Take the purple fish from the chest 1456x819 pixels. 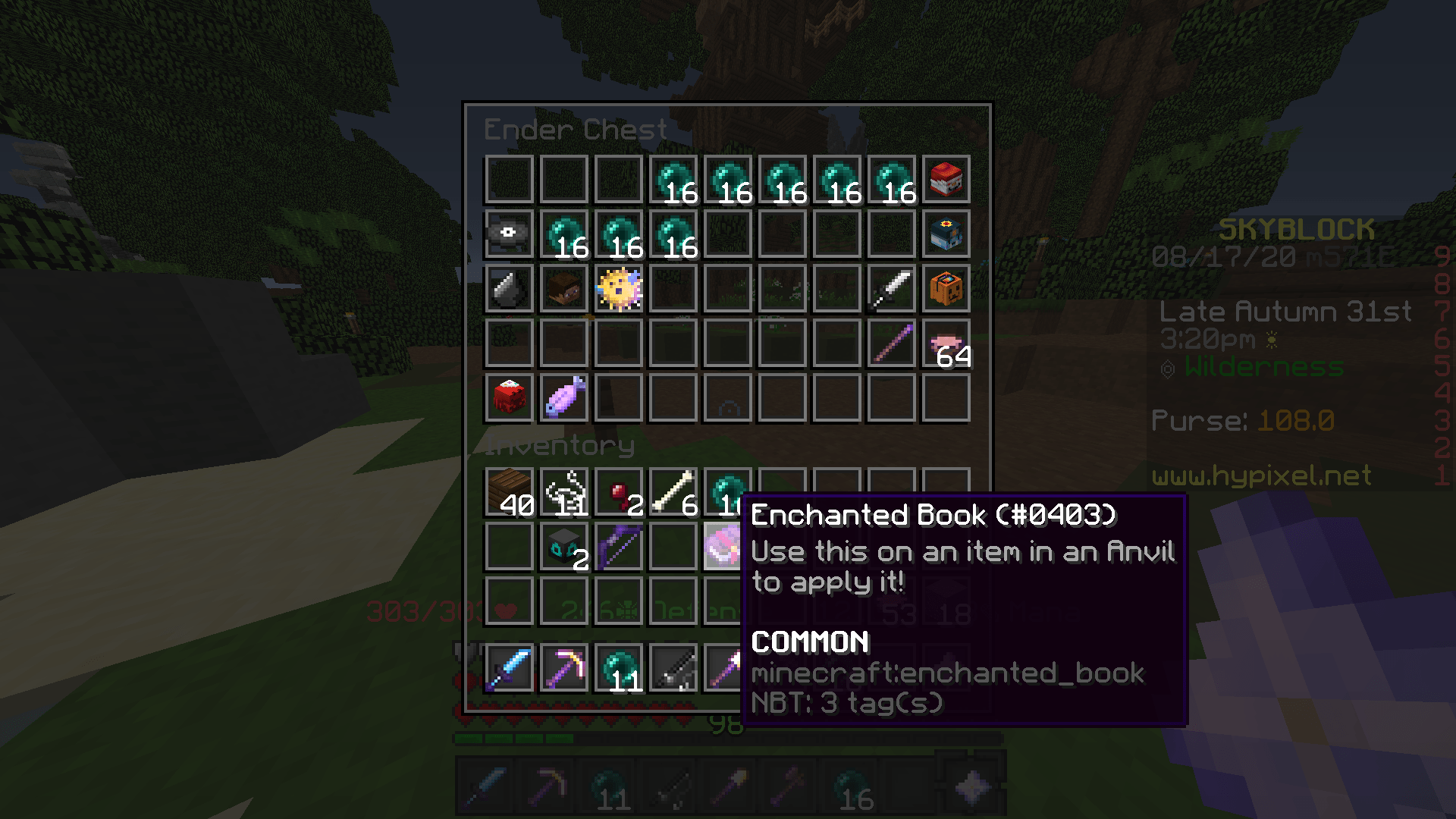(563, 398)
